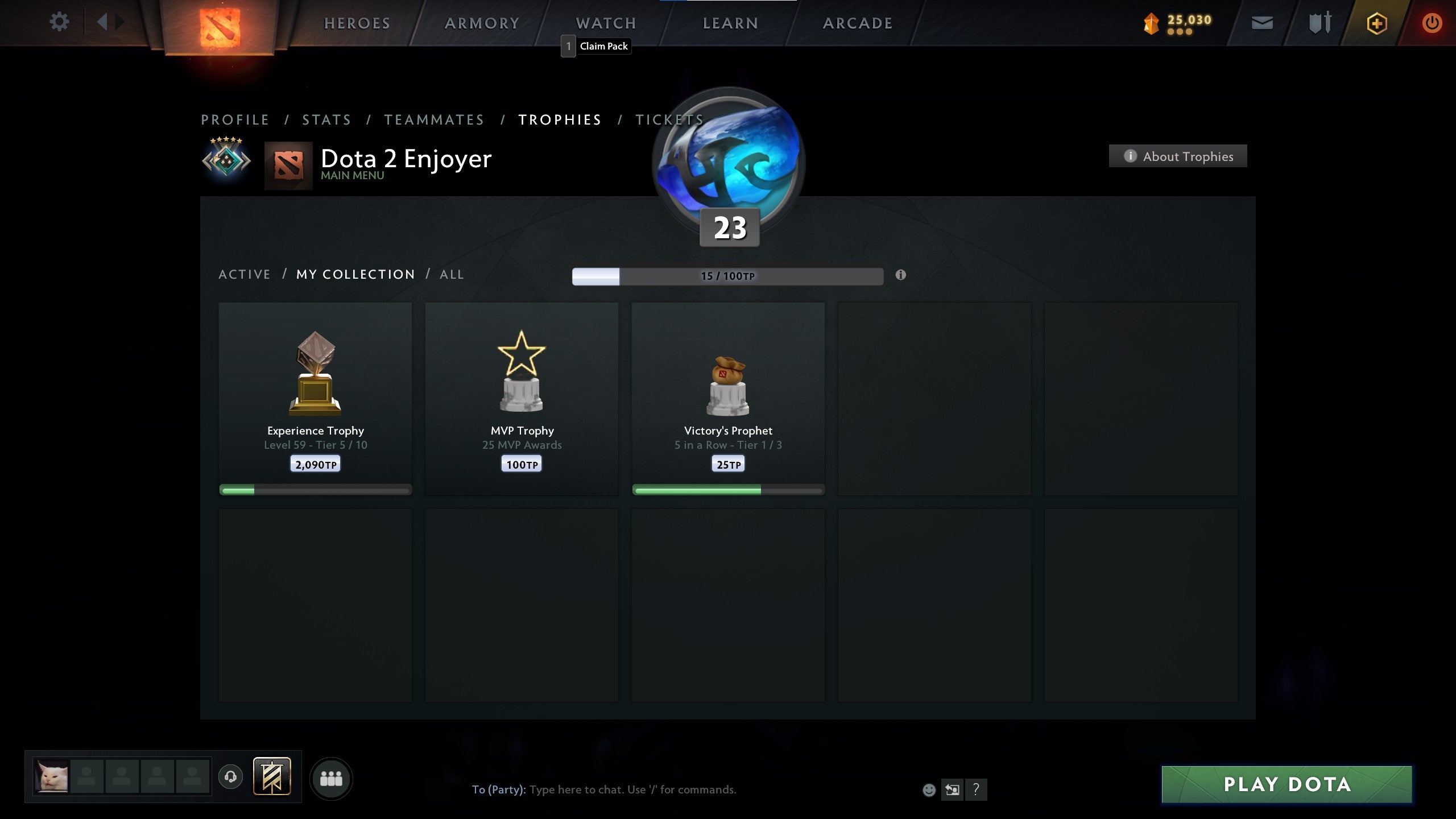1456x819 pixels.
Task: Open notifications via the envelope icon
Action: 1261,23
